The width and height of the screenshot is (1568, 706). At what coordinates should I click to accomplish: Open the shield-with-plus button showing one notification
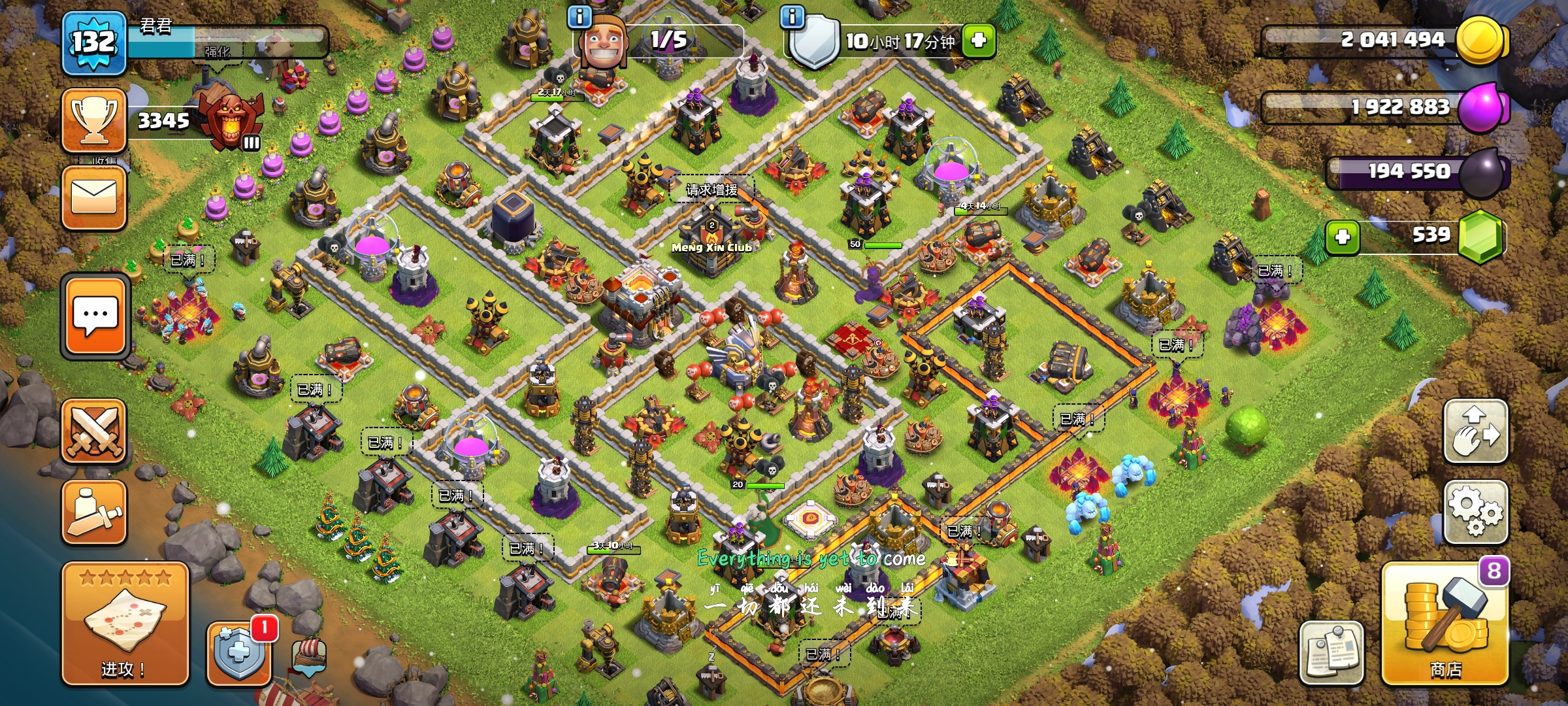(239, 652)
